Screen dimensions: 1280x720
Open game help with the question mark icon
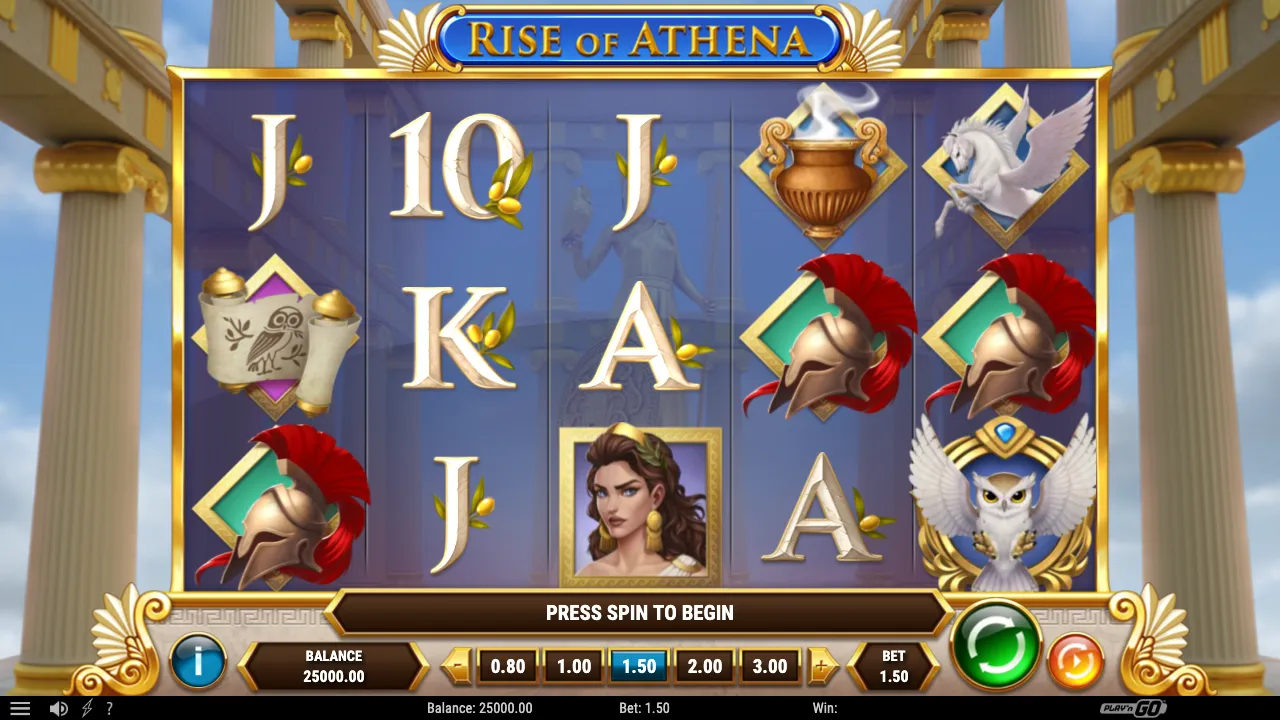point(110,708)
